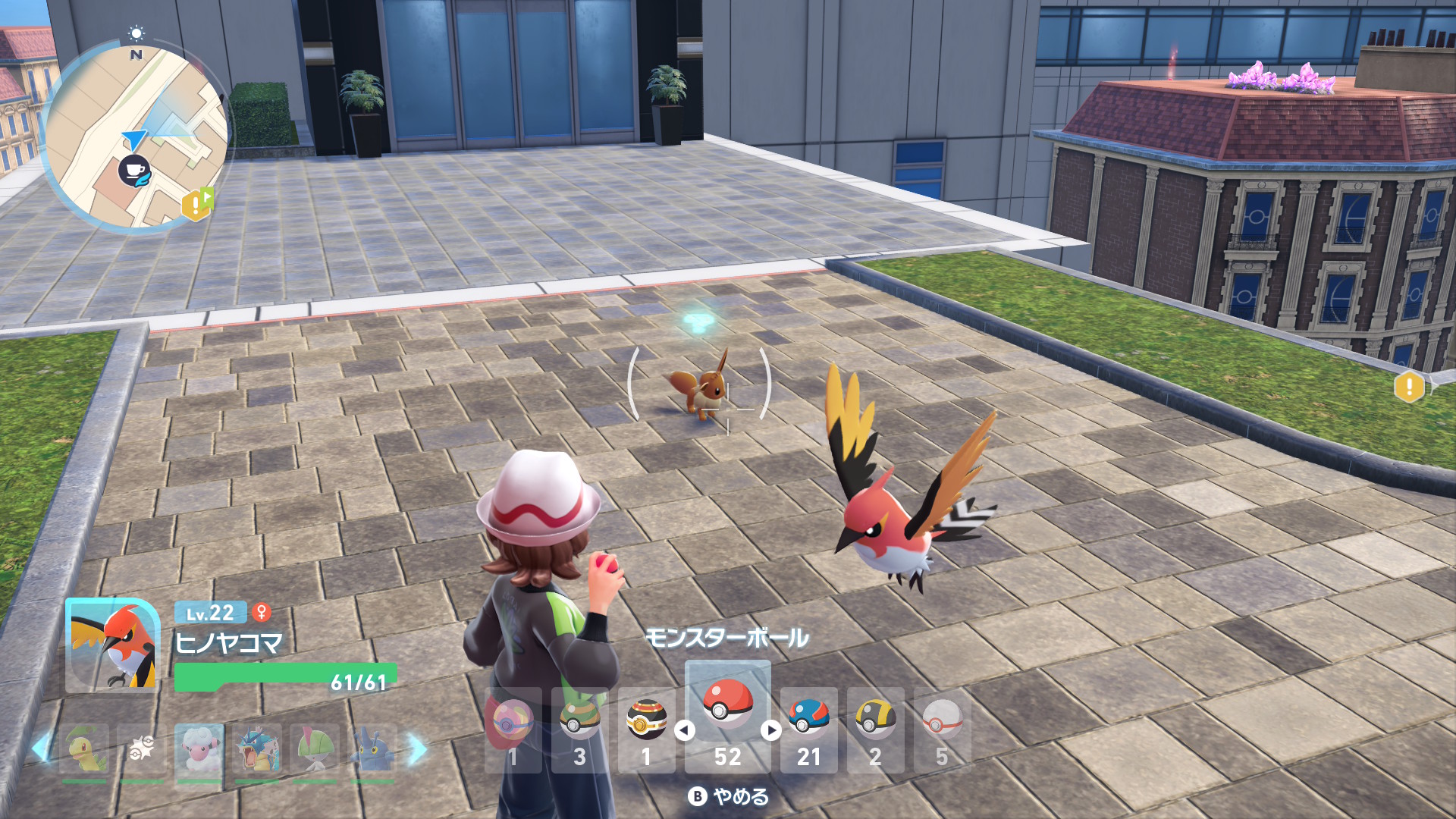Choose the Great Ball with 21 left

808,730
